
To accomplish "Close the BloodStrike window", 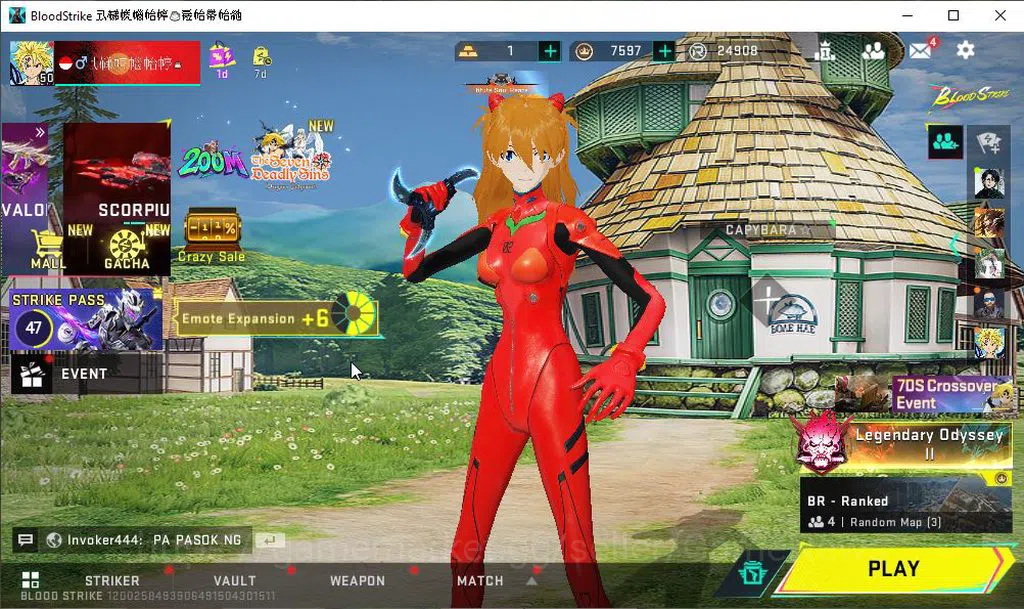I will pyautogui.click(x=1000, y=15).
